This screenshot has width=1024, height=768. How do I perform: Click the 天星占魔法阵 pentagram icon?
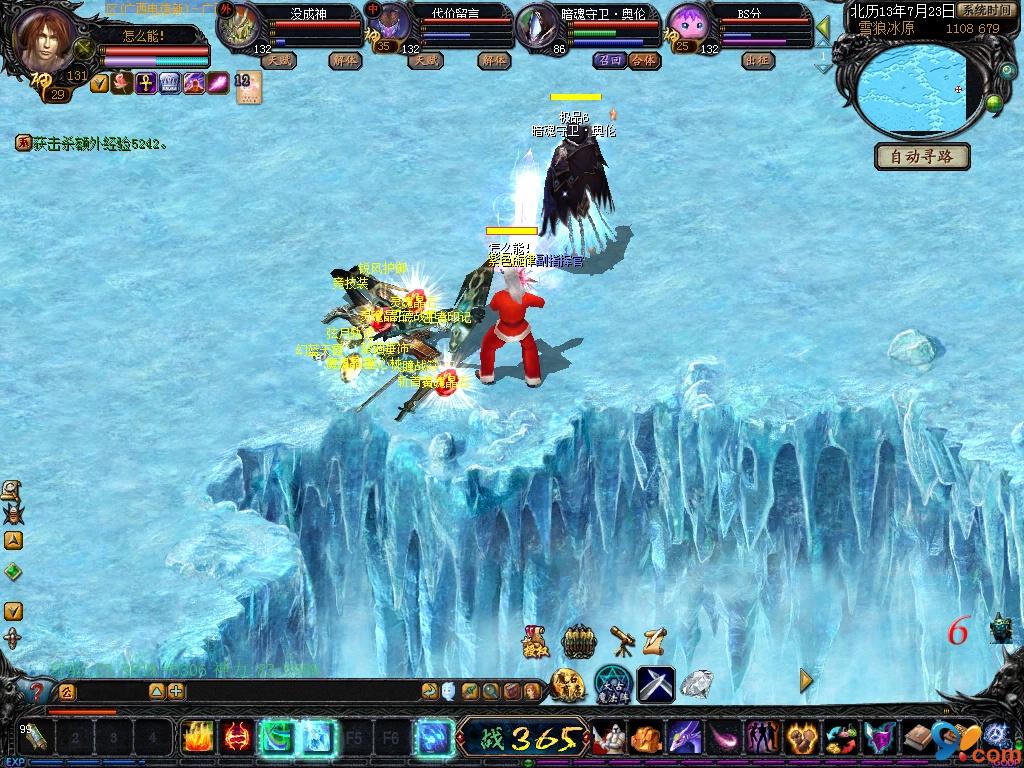pyautogui.click(x=611, y=684)
